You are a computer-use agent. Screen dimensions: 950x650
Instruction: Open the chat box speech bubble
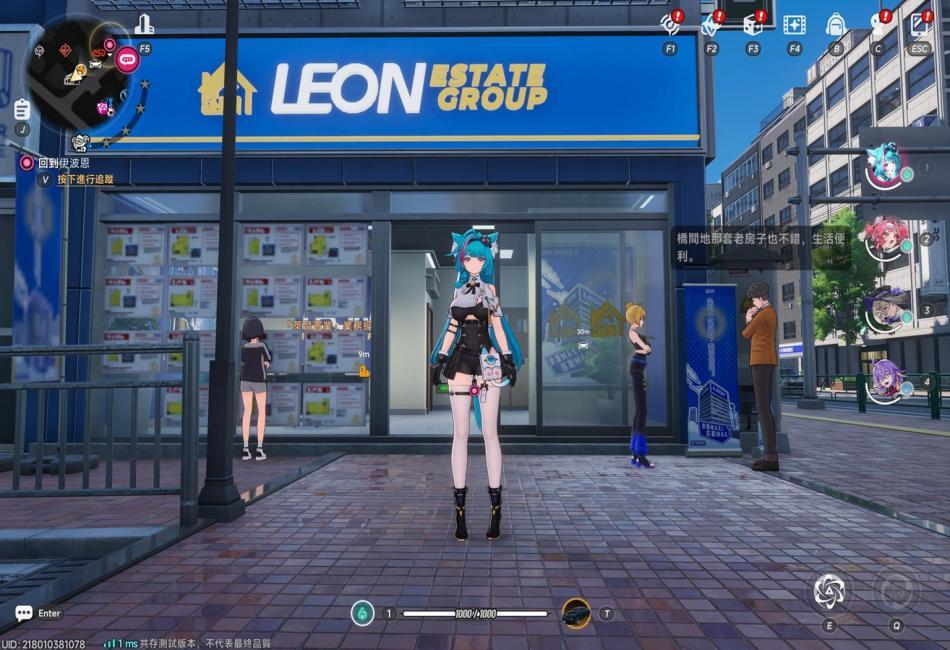click(24, 613)
